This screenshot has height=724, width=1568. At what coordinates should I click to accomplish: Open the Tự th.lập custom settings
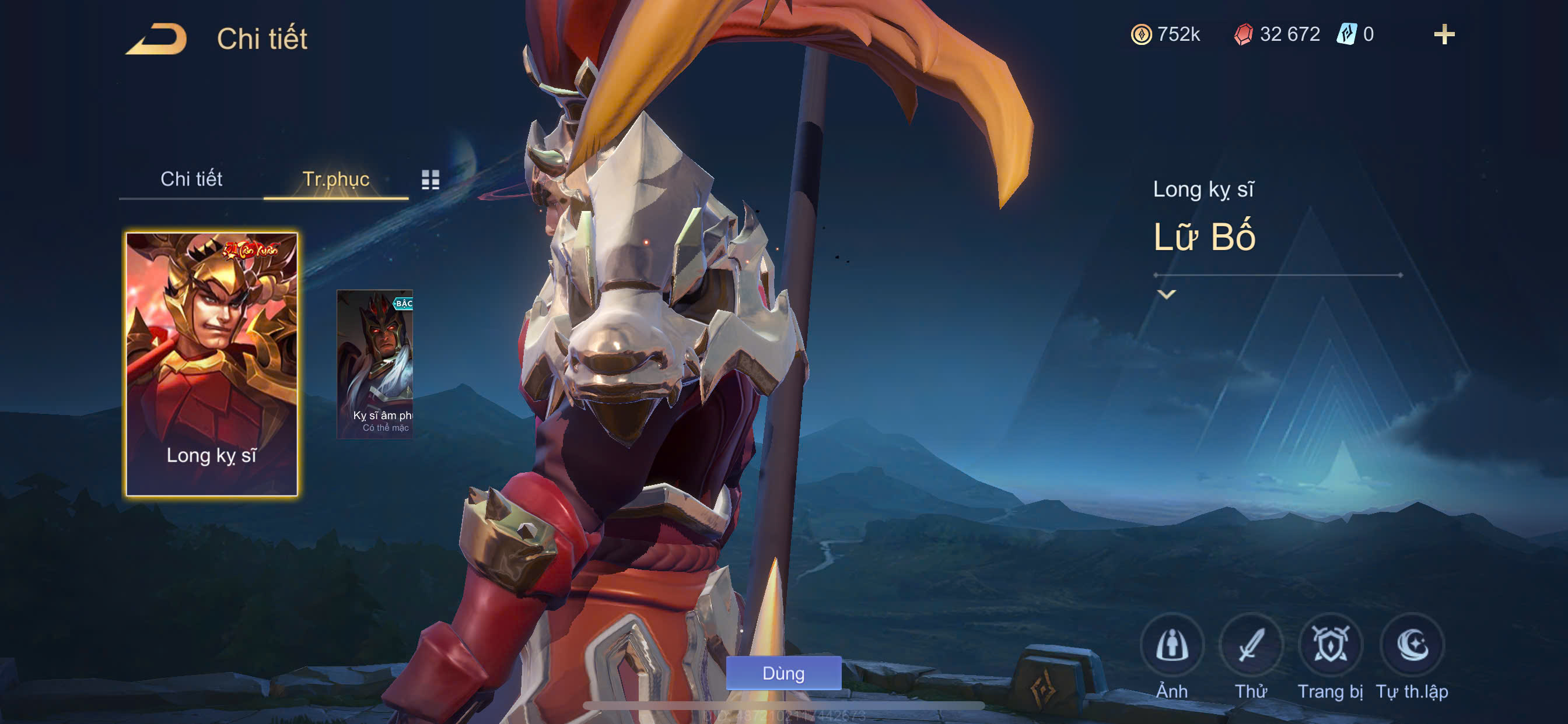[1412, 645]
